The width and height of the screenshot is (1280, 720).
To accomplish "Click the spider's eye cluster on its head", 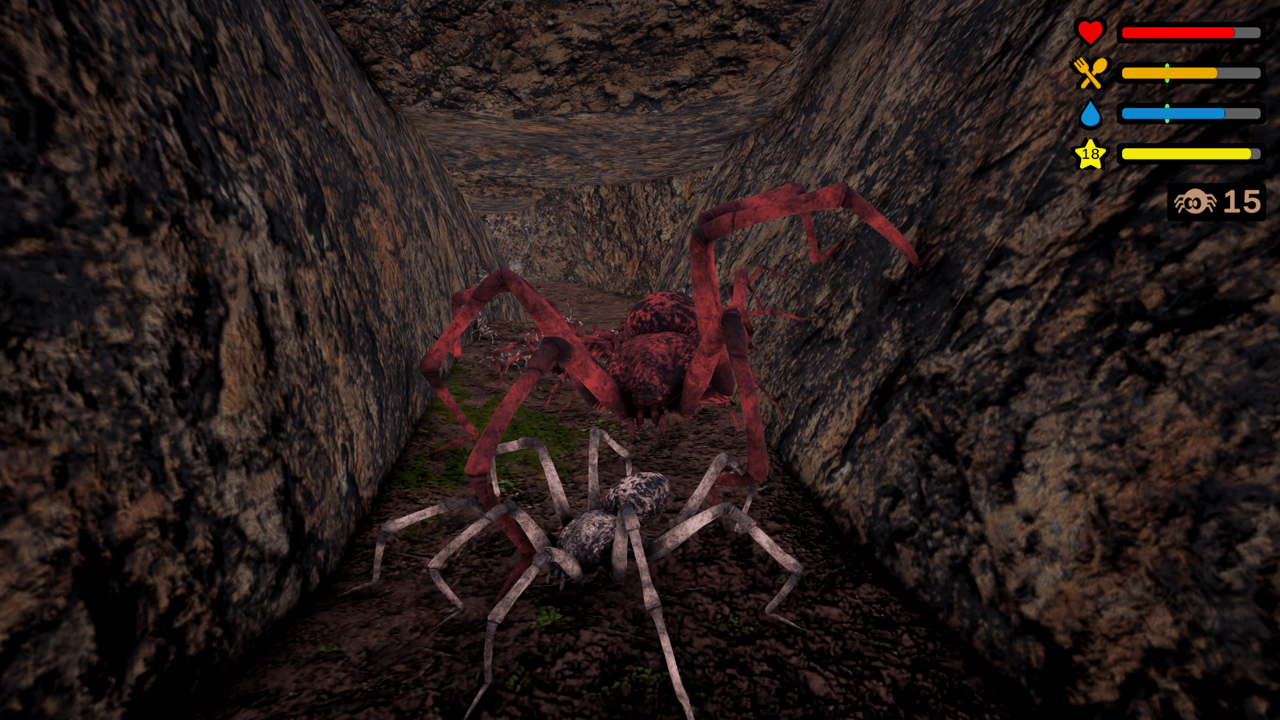I will click(x=645, y=393).
